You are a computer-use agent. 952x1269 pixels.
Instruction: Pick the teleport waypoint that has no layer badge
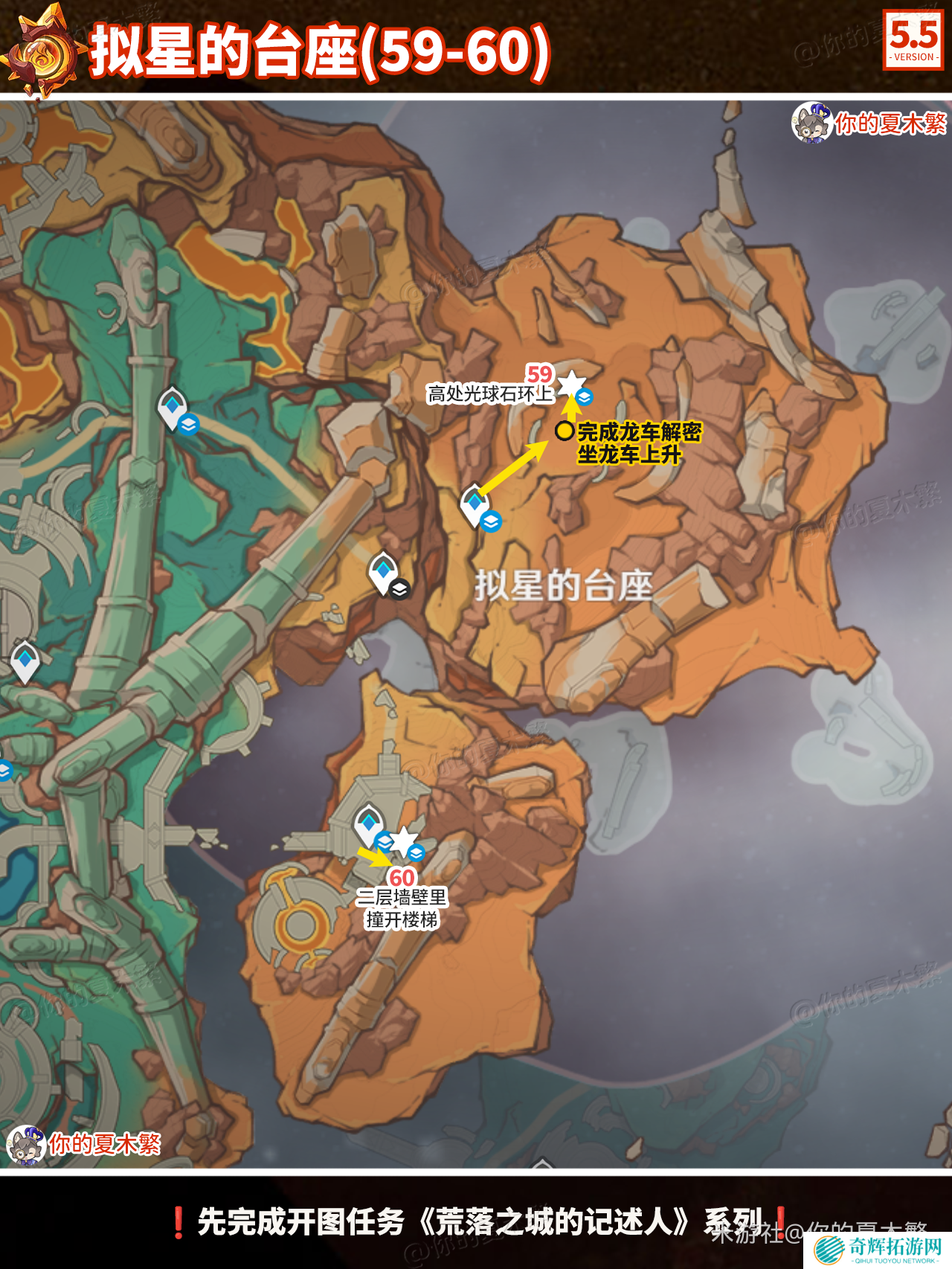coord(25,660)
